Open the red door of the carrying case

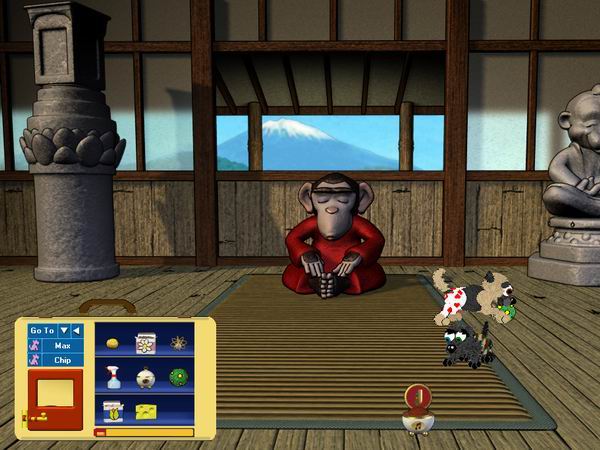coord(54,396)
